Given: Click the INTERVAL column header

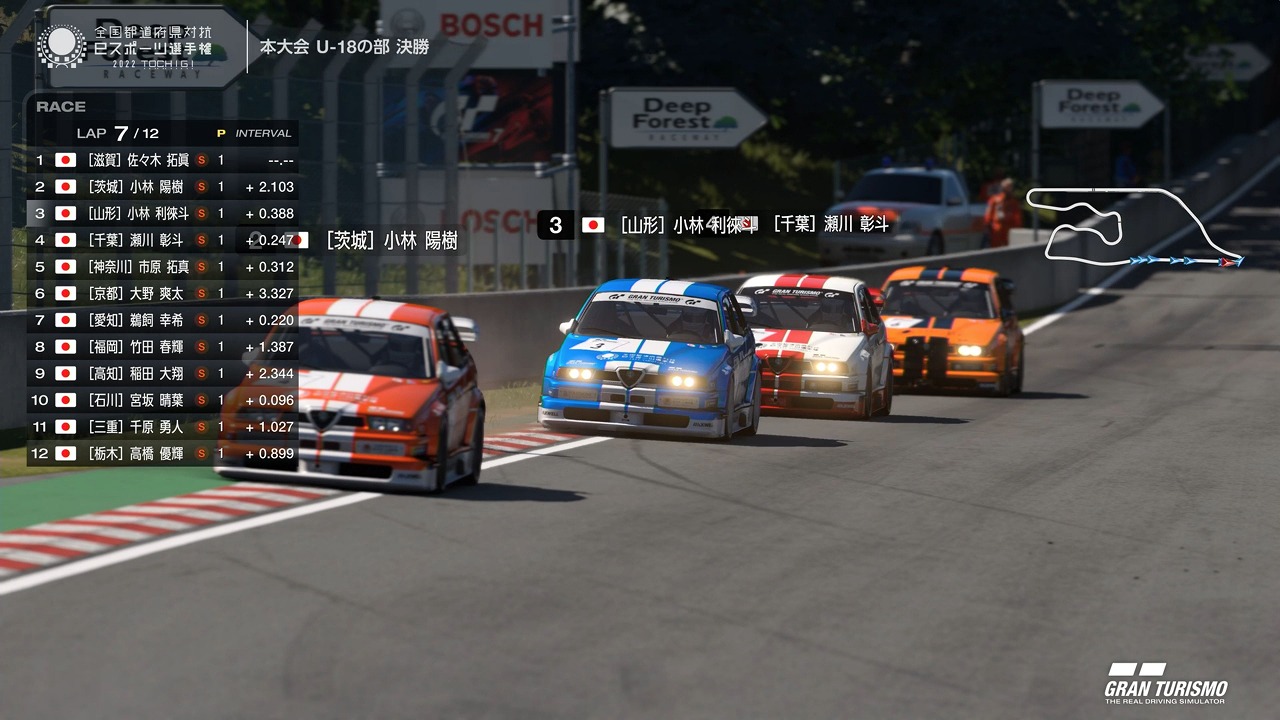Looking at the screenshot, I should pyautogui.click(x=263, y=133).
